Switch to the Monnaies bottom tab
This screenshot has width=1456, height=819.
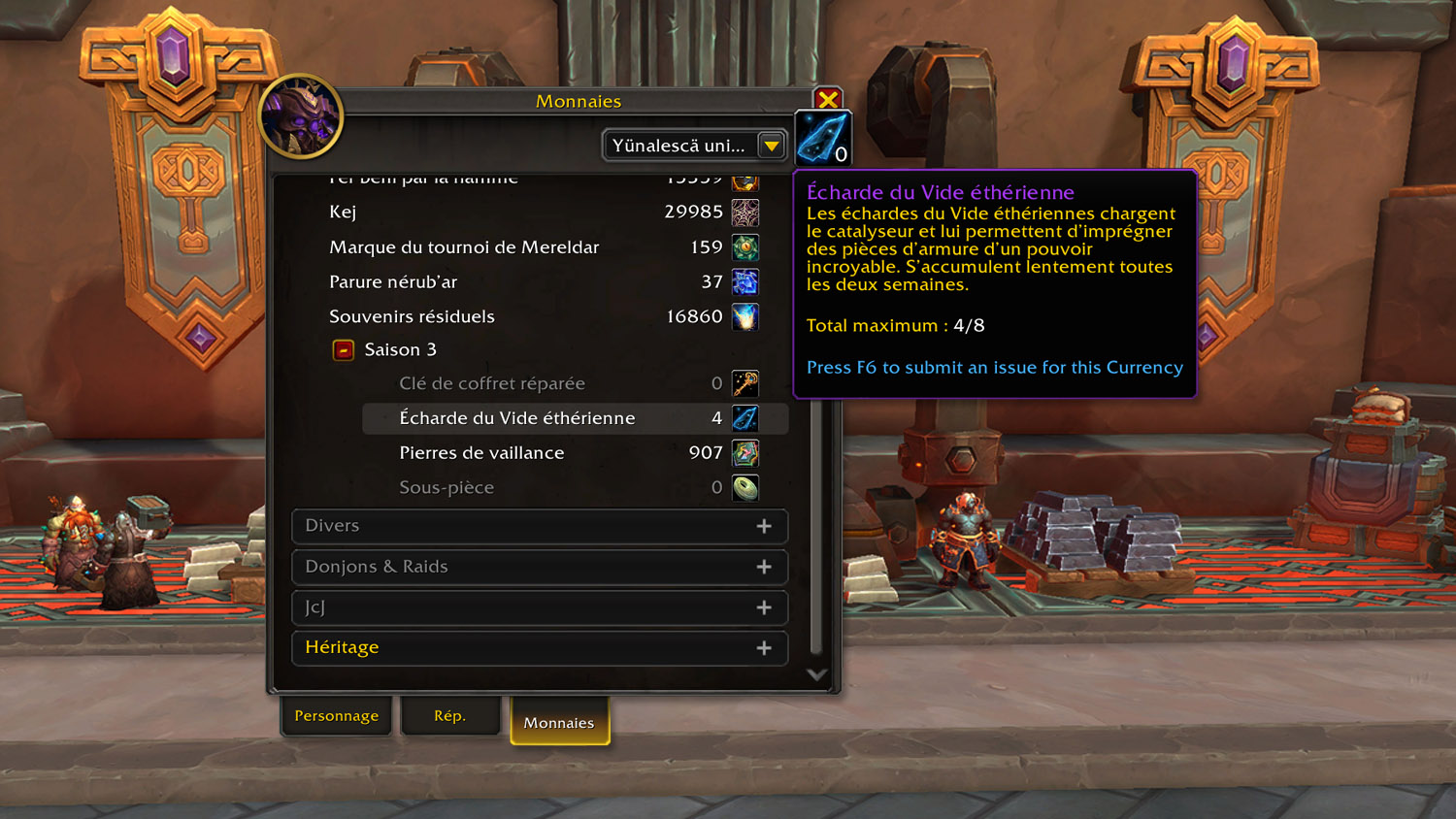(559, 723)
